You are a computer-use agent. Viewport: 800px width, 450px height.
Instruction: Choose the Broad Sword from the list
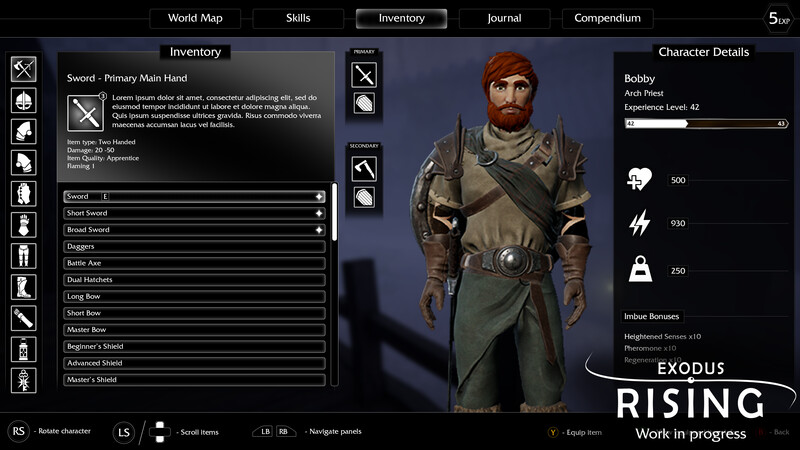click(x=194, y=230)
